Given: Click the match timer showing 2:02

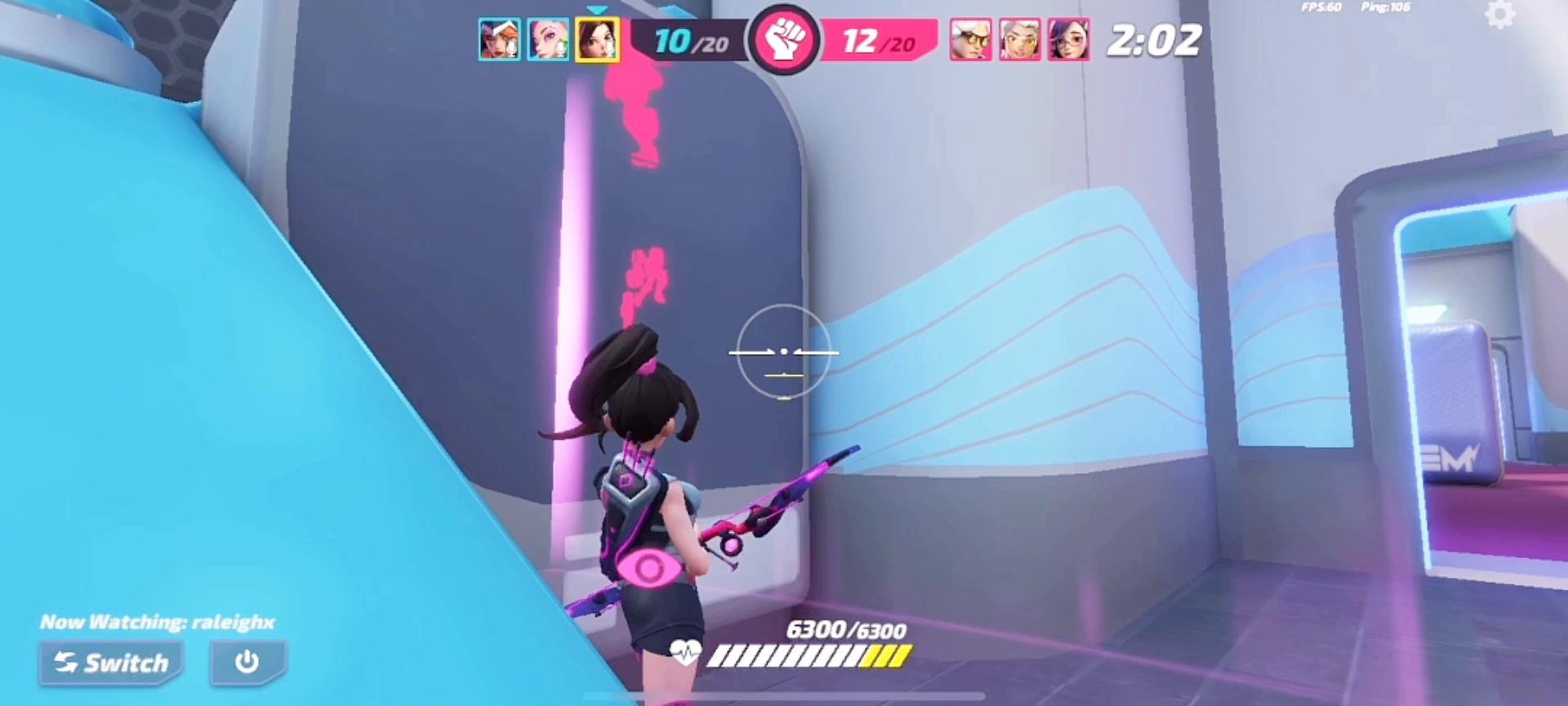Looking at the screenshot, I should pyautogui.click(x=1155, y=39).
